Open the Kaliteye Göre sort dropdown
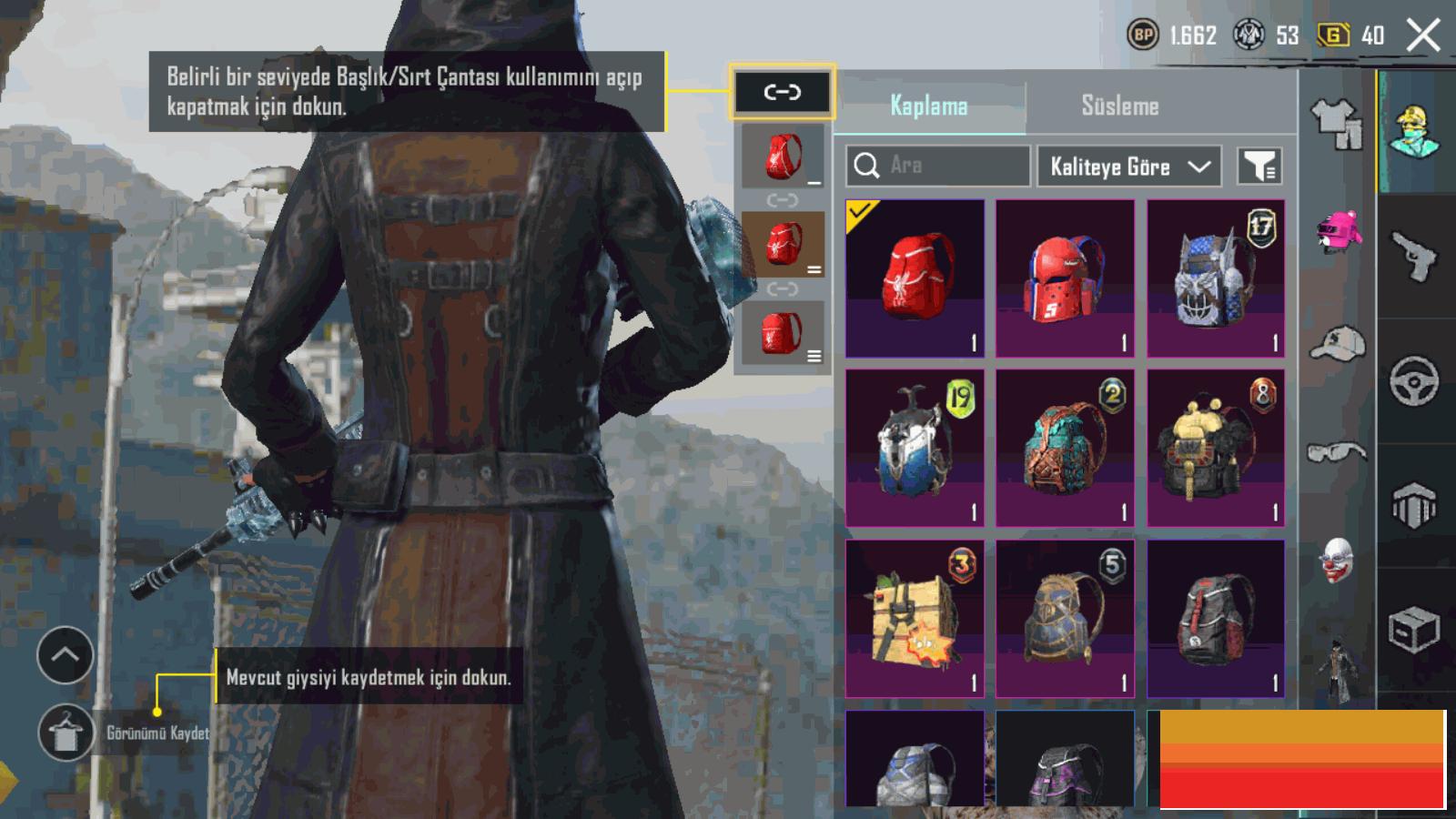 pos(1128,167)
